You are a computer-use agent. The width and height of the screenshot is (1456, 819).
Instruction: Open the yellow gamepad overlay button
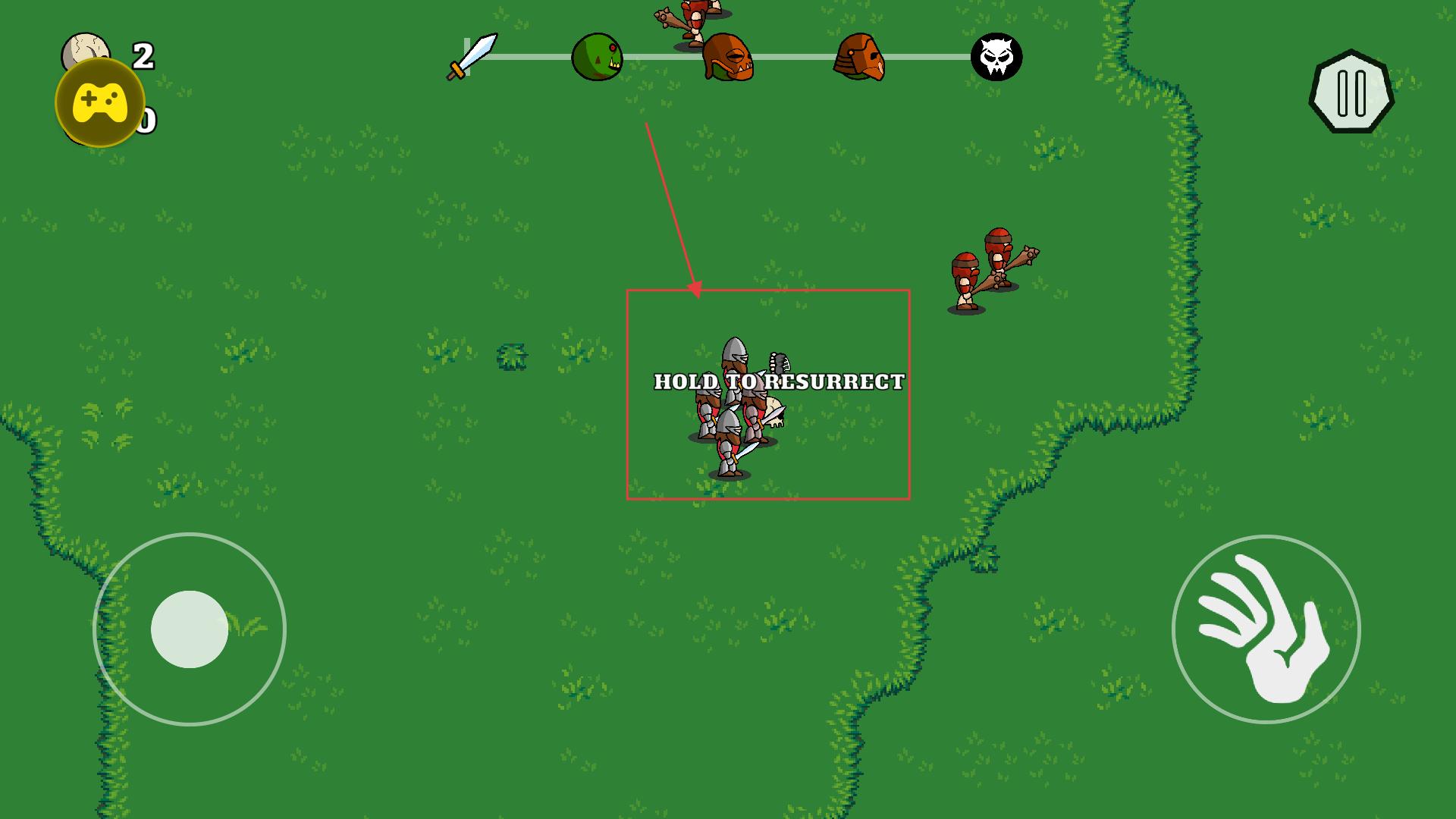point(100,102)
